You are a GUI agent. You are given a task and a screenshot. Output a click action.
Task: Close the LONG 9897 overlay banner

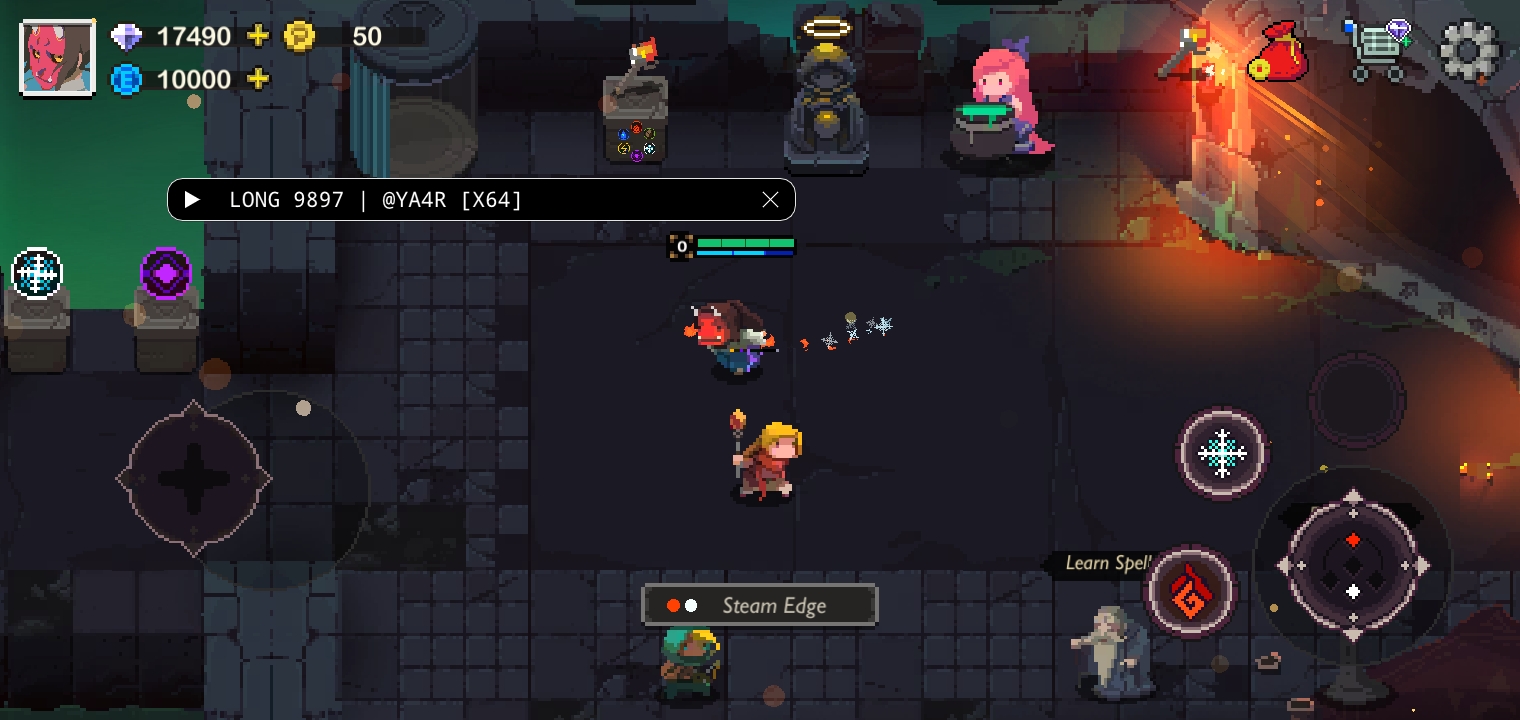click(770, 200)
